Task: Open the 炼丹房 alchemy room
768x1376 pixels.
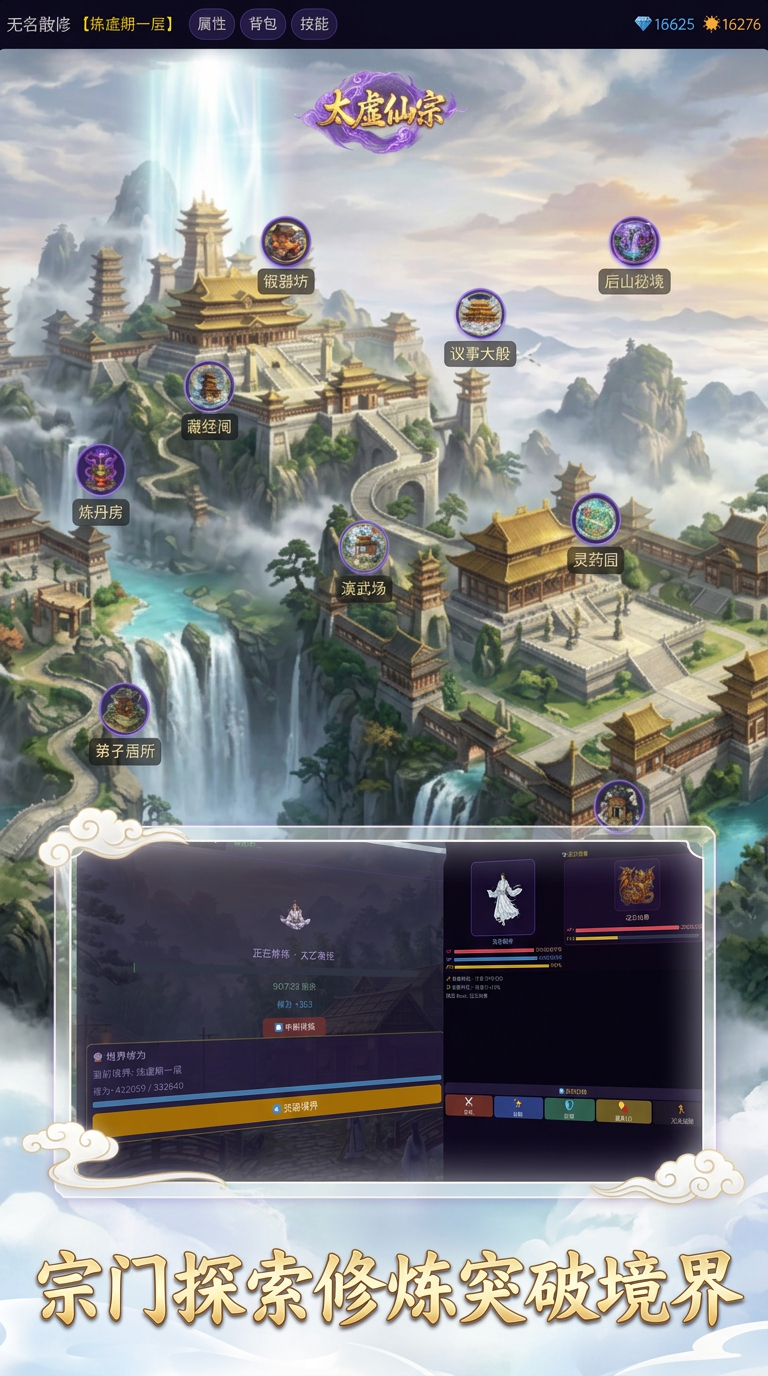Action: tap(101, 470)
